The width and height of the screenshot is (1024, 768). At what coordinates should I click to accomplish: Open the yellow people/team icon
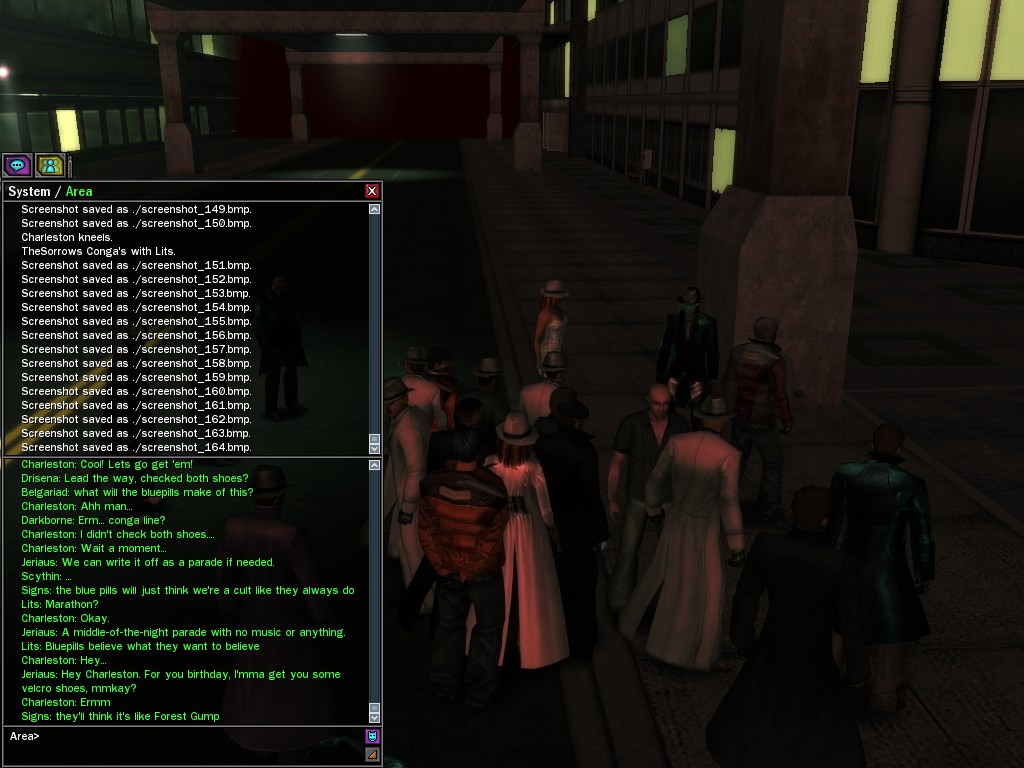50,165
